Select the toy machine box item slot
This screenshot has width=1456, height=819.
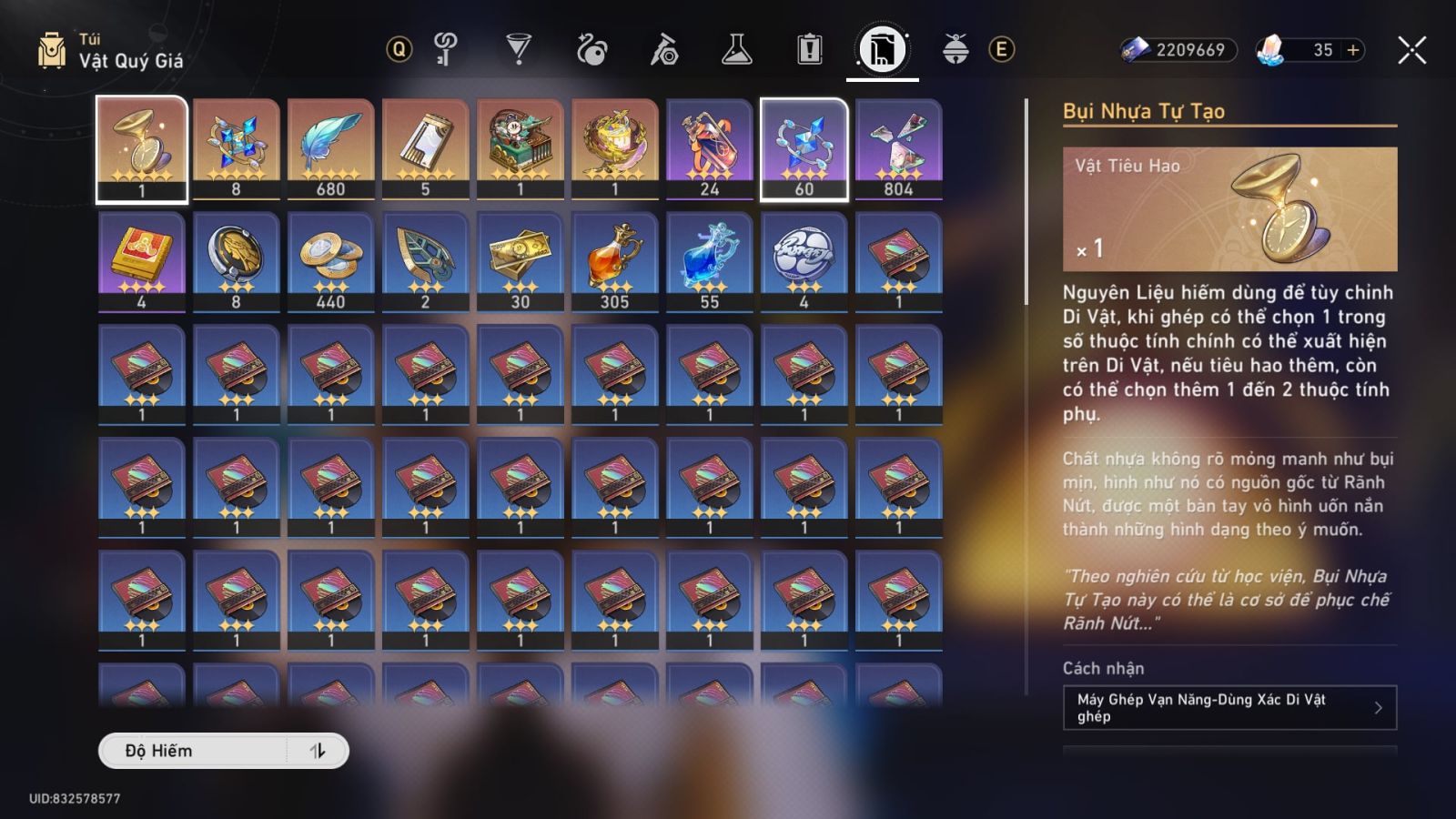pyautogui.click(x=520, y=148)
